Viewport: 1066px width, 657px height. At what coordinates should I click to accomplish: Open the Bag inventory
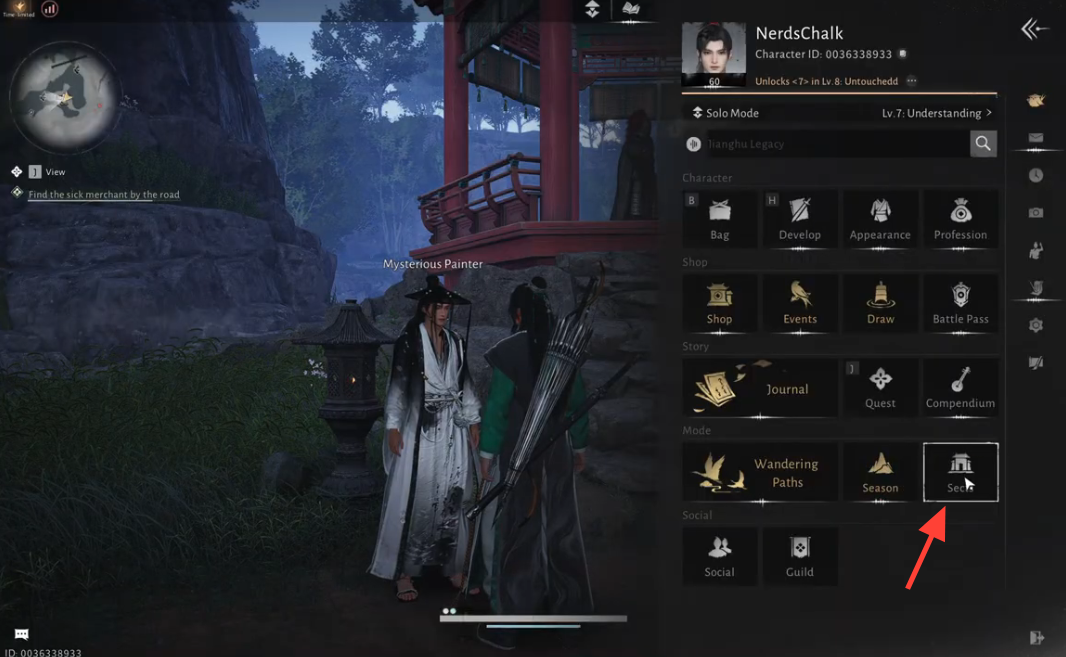(x=720, y=218)
